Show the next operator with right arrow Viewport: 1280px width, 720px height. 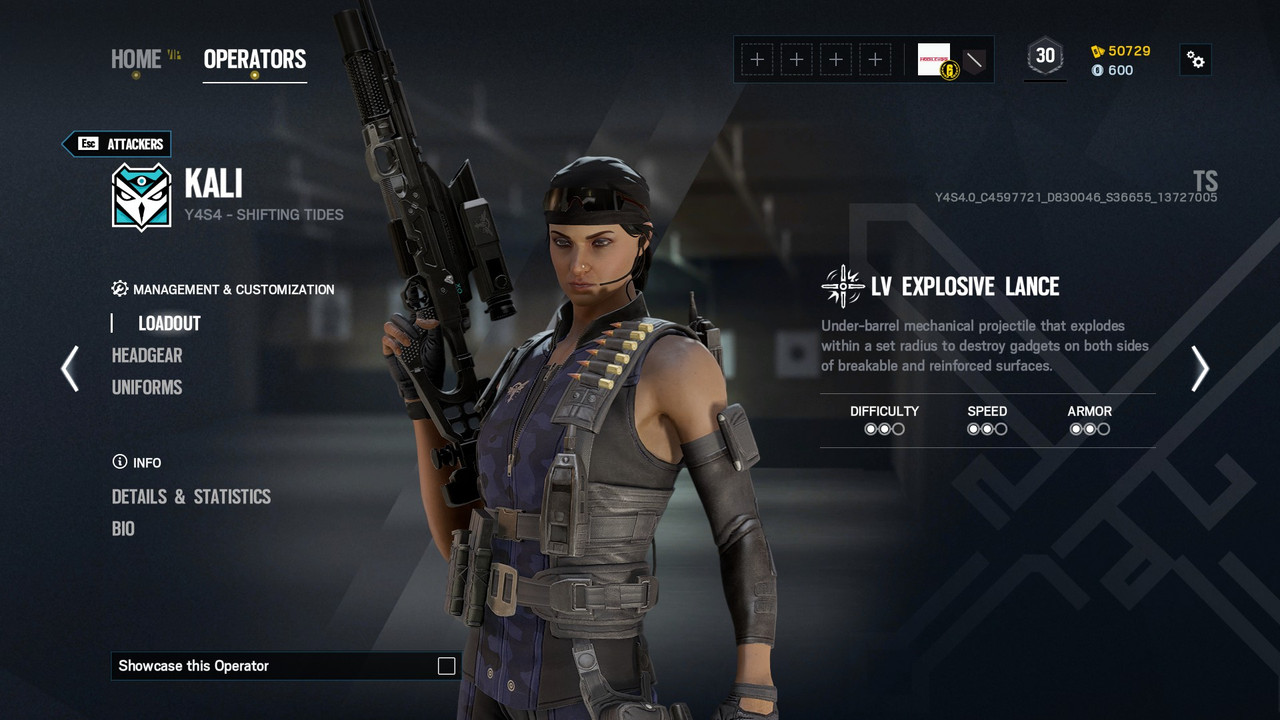(1199, 368)
